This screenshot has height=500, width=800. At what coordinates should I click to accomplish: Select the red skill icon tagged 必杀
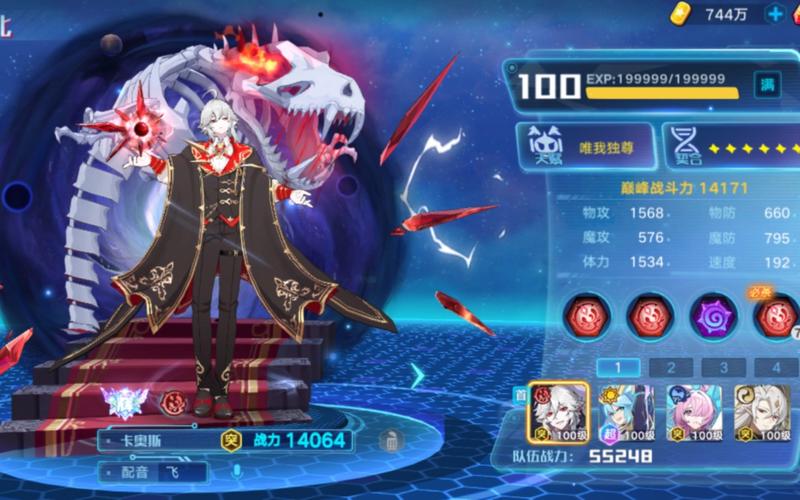coord(776,316)
